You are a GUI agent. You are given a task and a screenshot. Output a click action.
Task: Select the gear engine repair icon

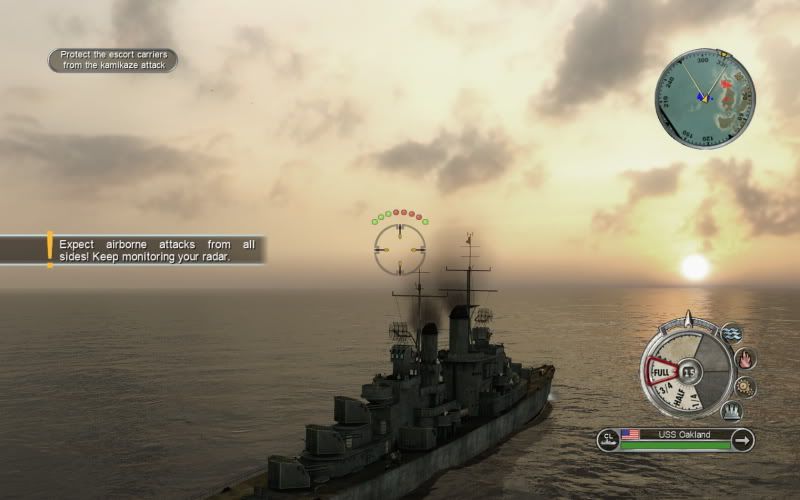click(745, 386)
